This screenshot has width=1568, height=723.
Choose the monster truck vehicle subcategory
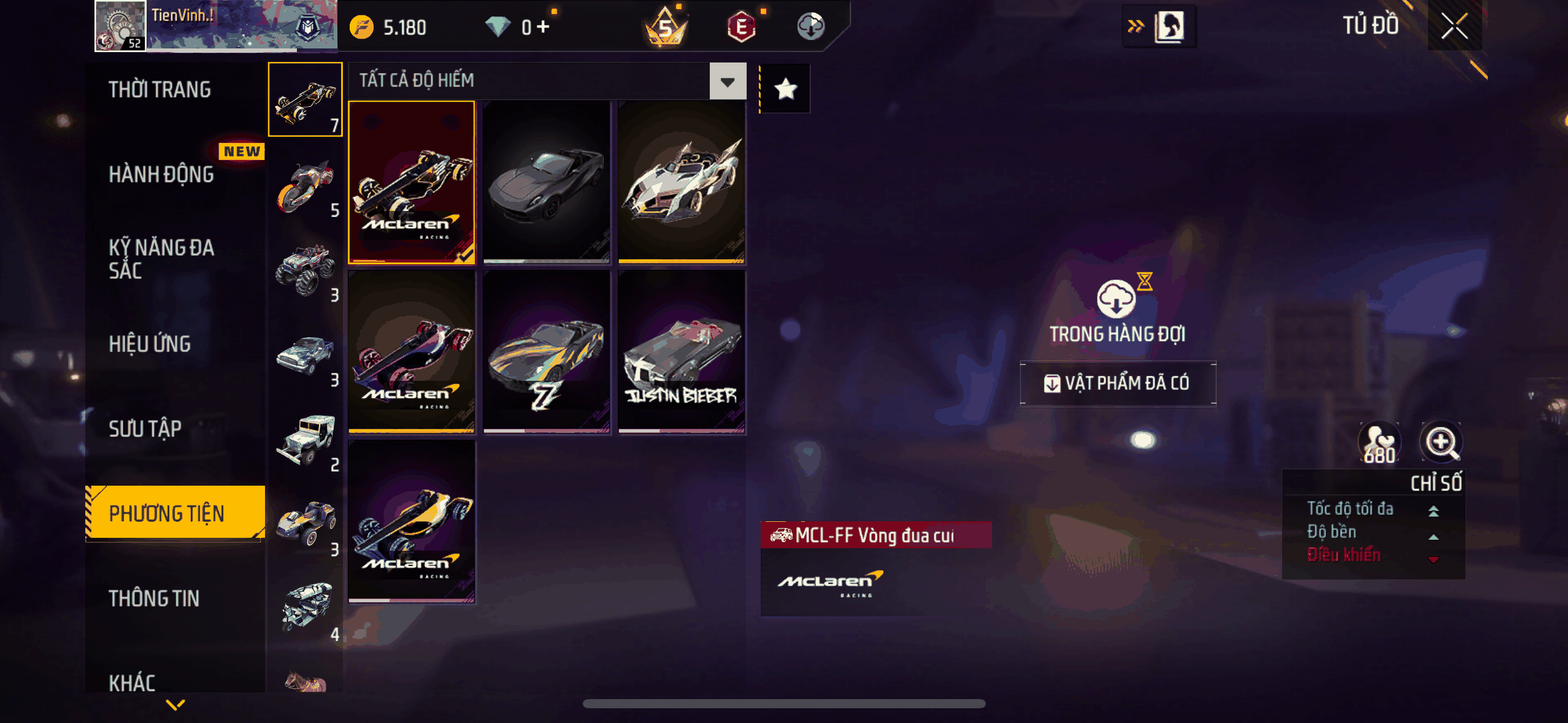click(306, 270)
